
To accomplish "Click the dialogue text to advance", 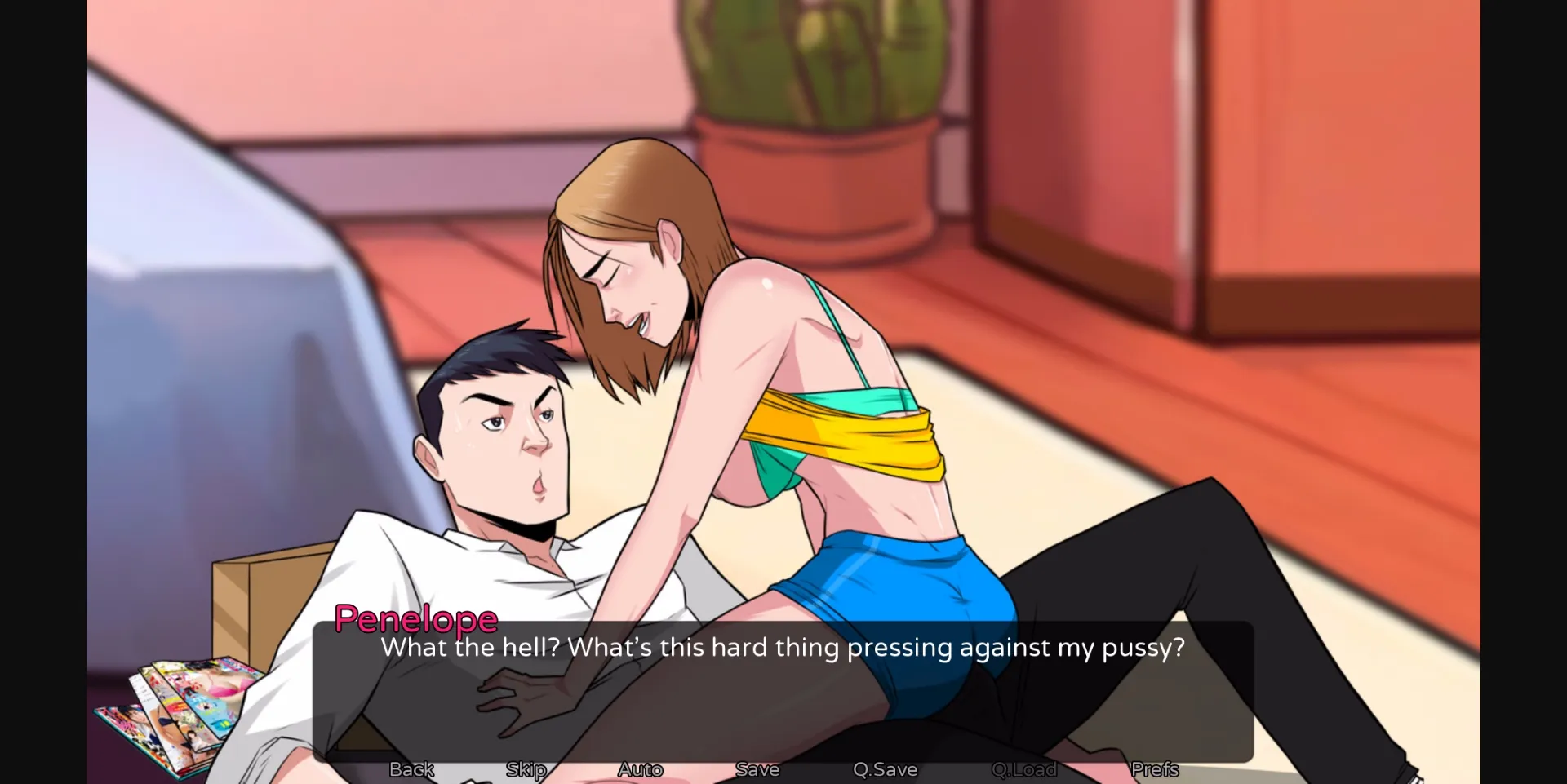I will pos(782,647).
